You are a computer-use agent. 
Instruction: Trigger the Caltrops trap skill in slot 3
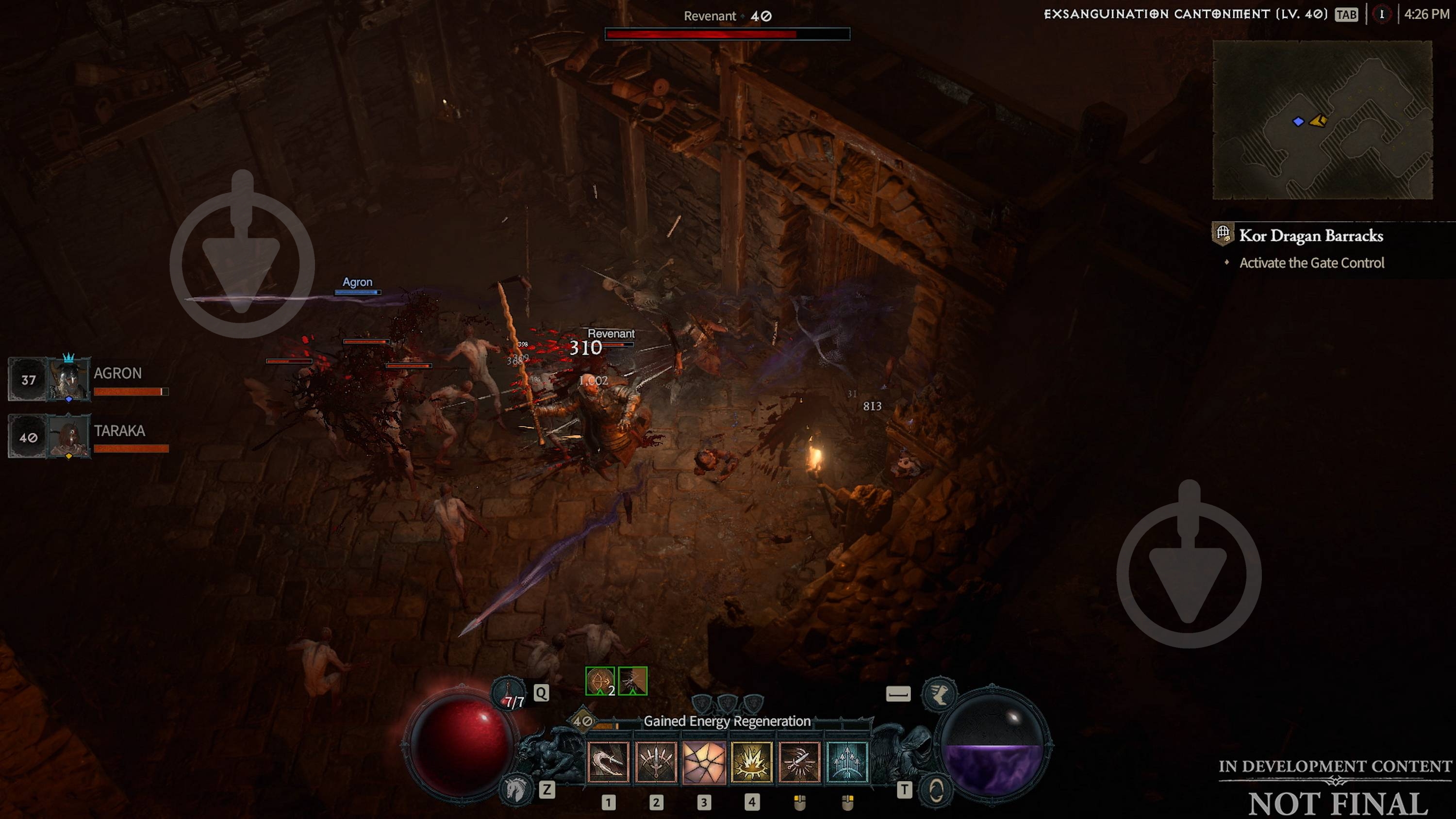(704, 763)
